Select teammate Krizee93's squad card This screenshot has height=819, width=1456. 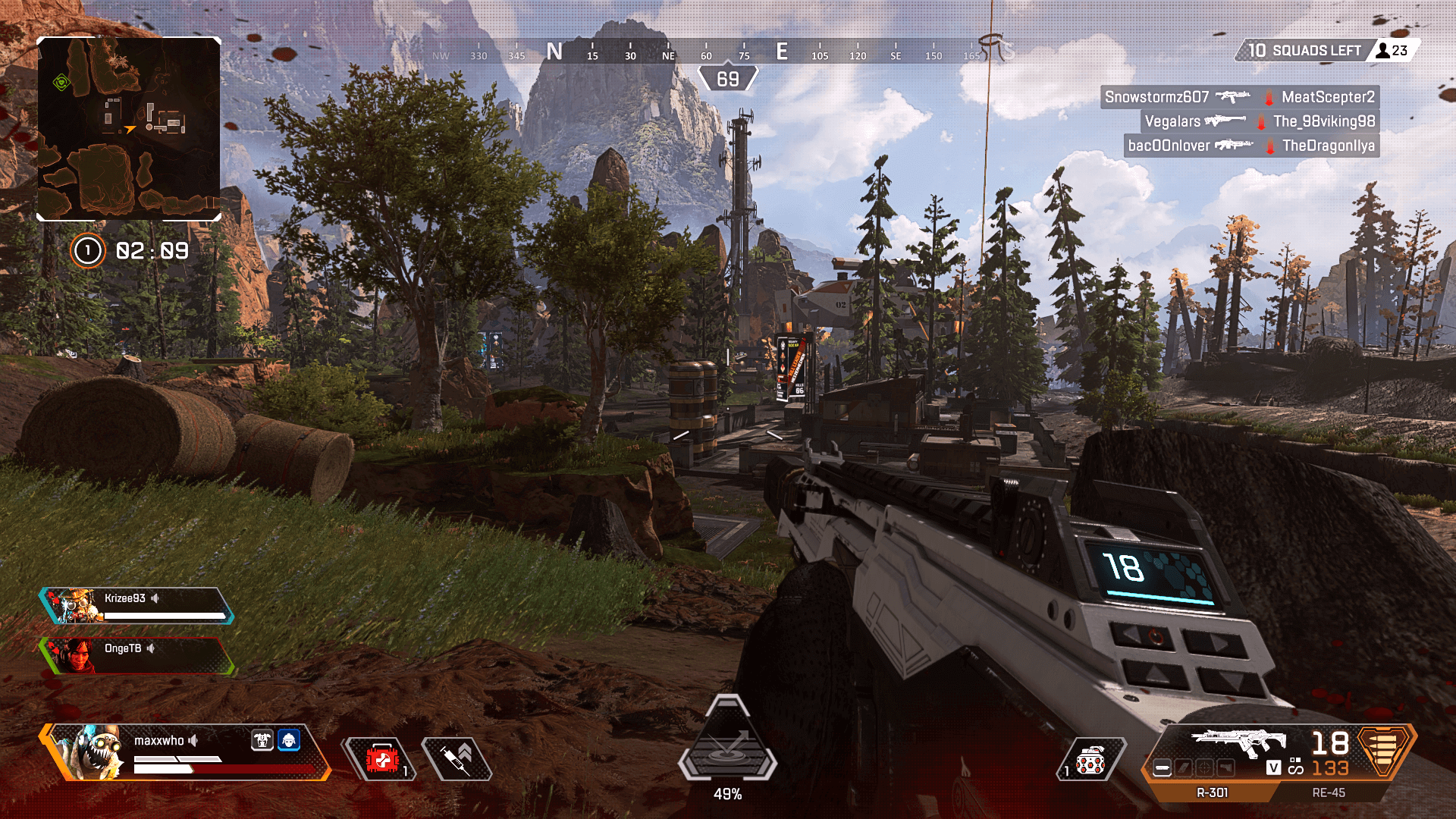tap(136, 605)
